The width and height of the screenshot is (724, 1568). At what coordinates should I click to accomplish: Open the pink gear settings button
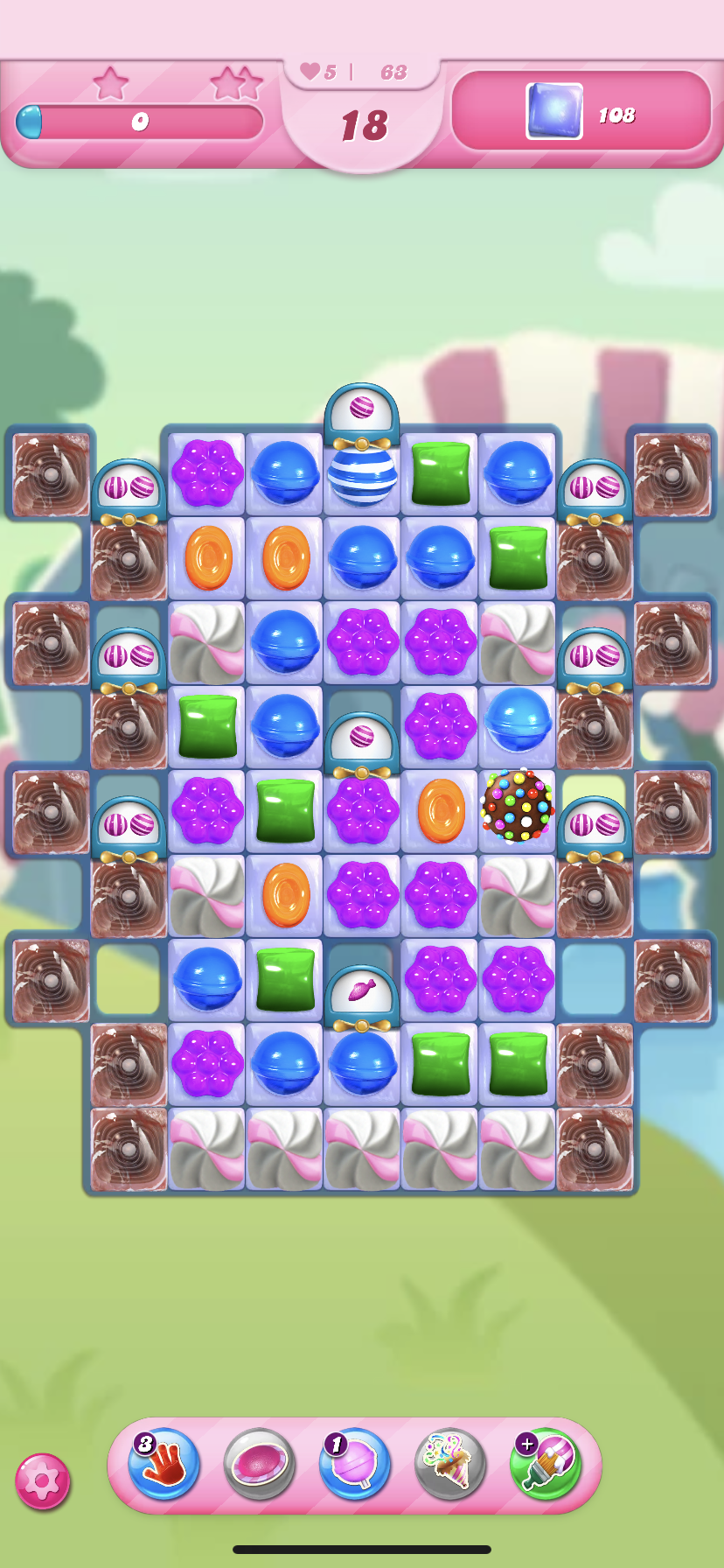[42, 1481]
